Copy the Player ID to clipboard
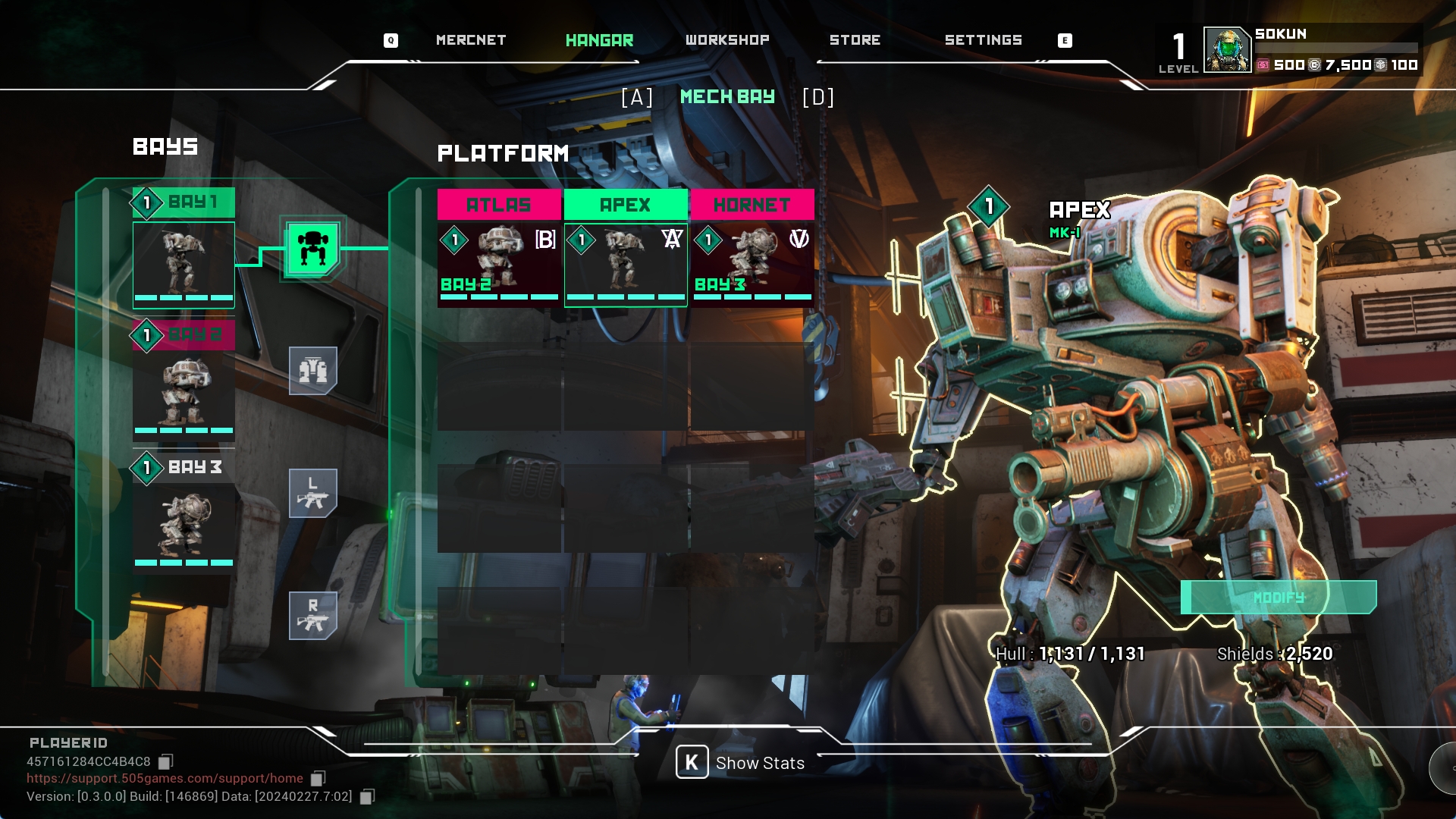Viewport: 1456px width, 819px height. 166,761
